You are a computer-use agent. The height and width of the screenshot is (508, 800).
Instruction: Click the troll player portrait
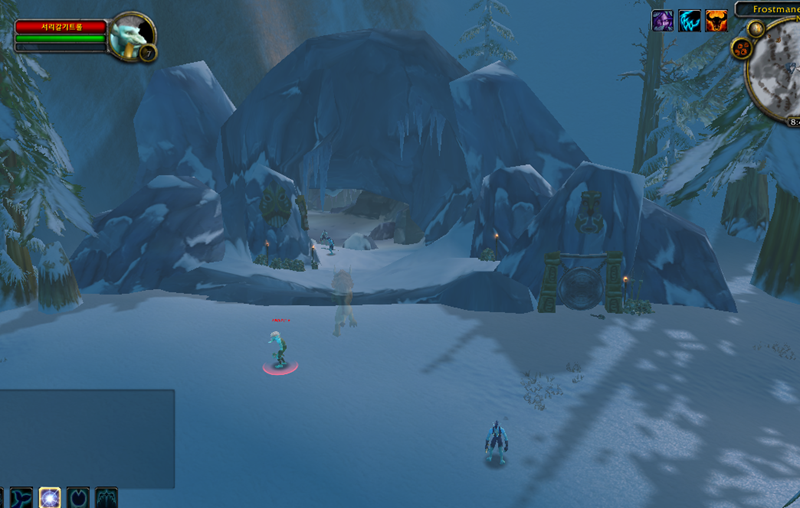click(x=128, y=37)
